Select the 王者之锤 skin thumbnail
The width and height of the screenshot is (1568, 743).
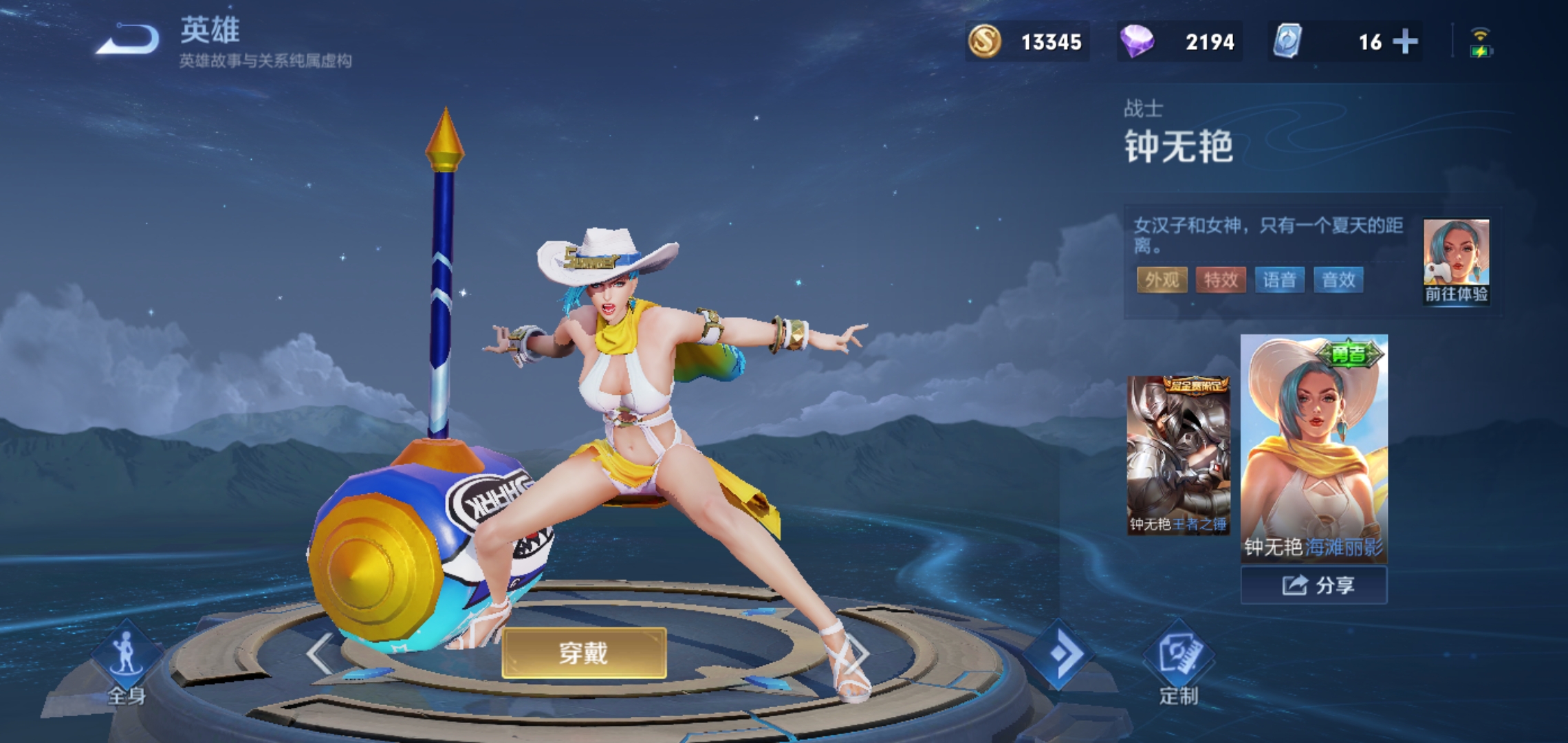pos(1178,455)
